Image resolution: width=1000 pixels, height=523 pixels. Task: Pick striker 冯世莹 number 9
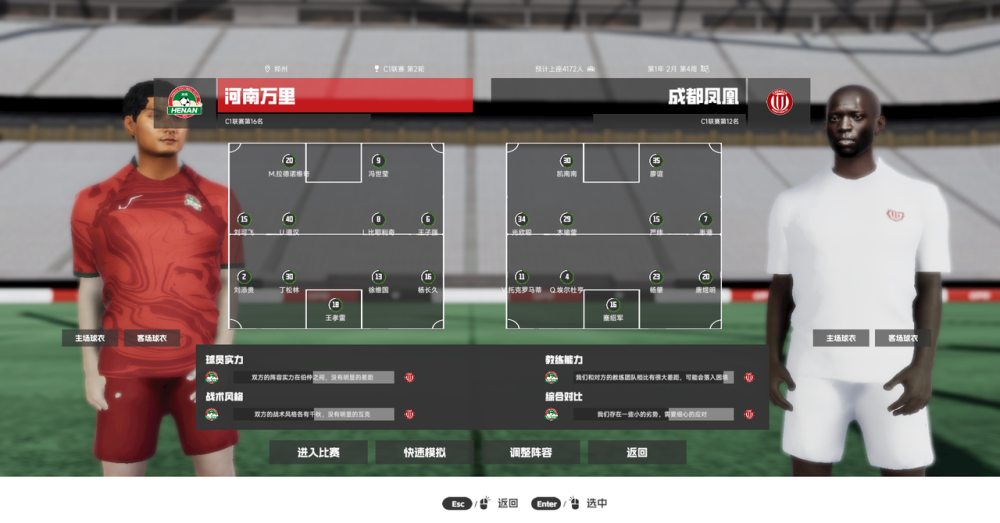click(x=378, y=161)
